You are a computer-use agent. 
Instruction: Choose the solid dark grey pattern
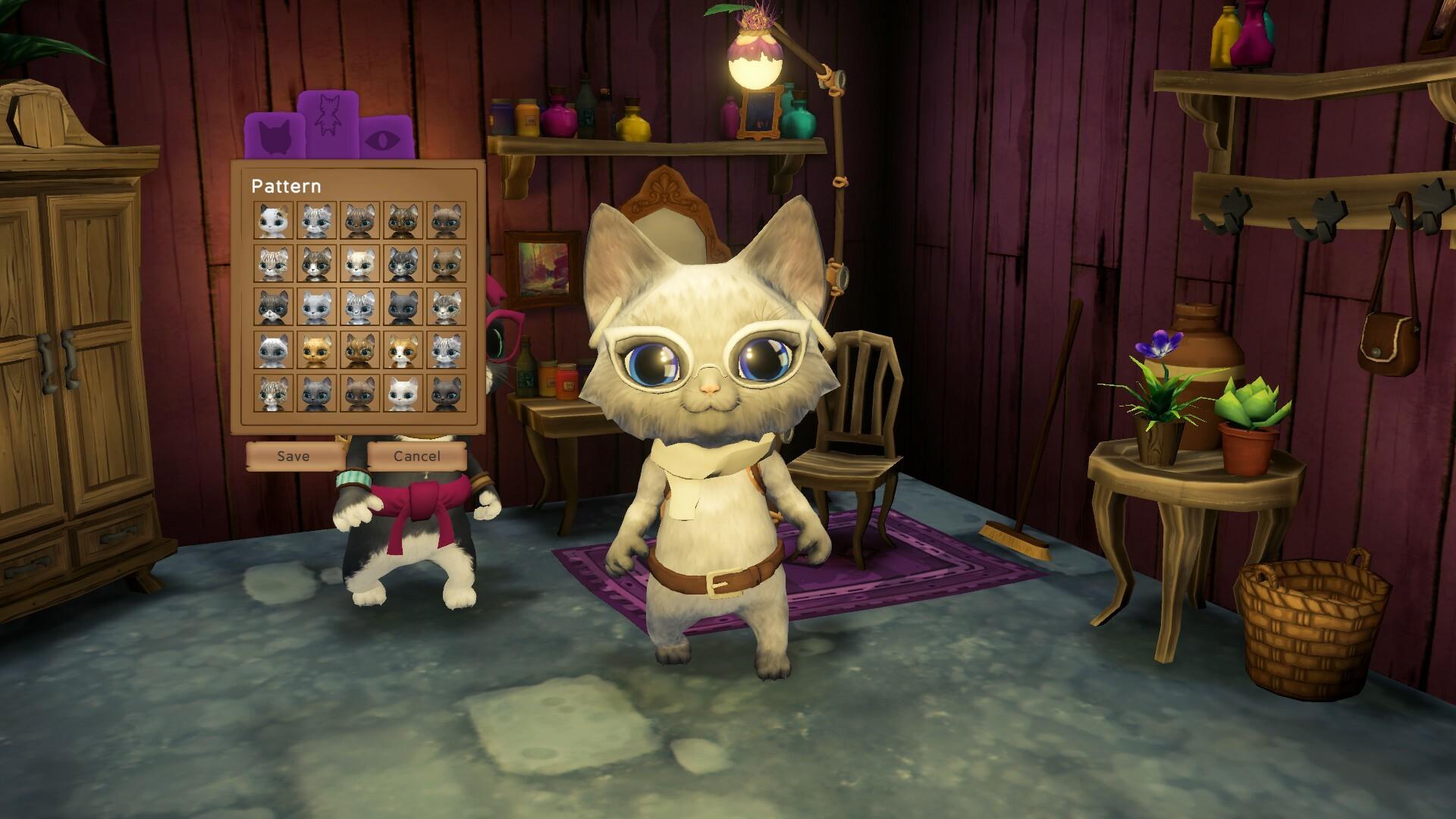pyautogui.click(x=403, y=308)
